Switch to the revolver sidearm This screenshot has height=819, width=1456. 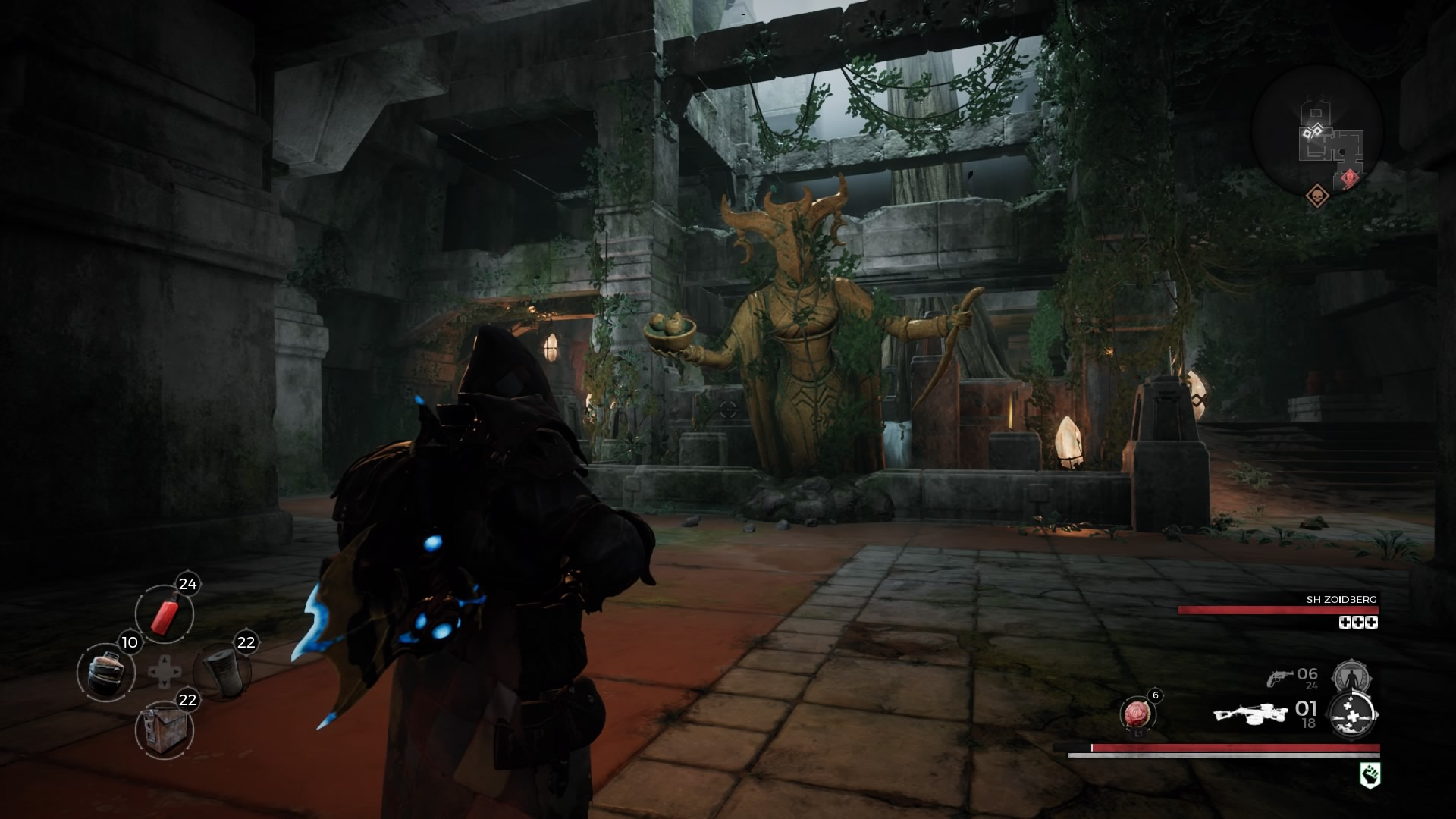pos(1281,677)
